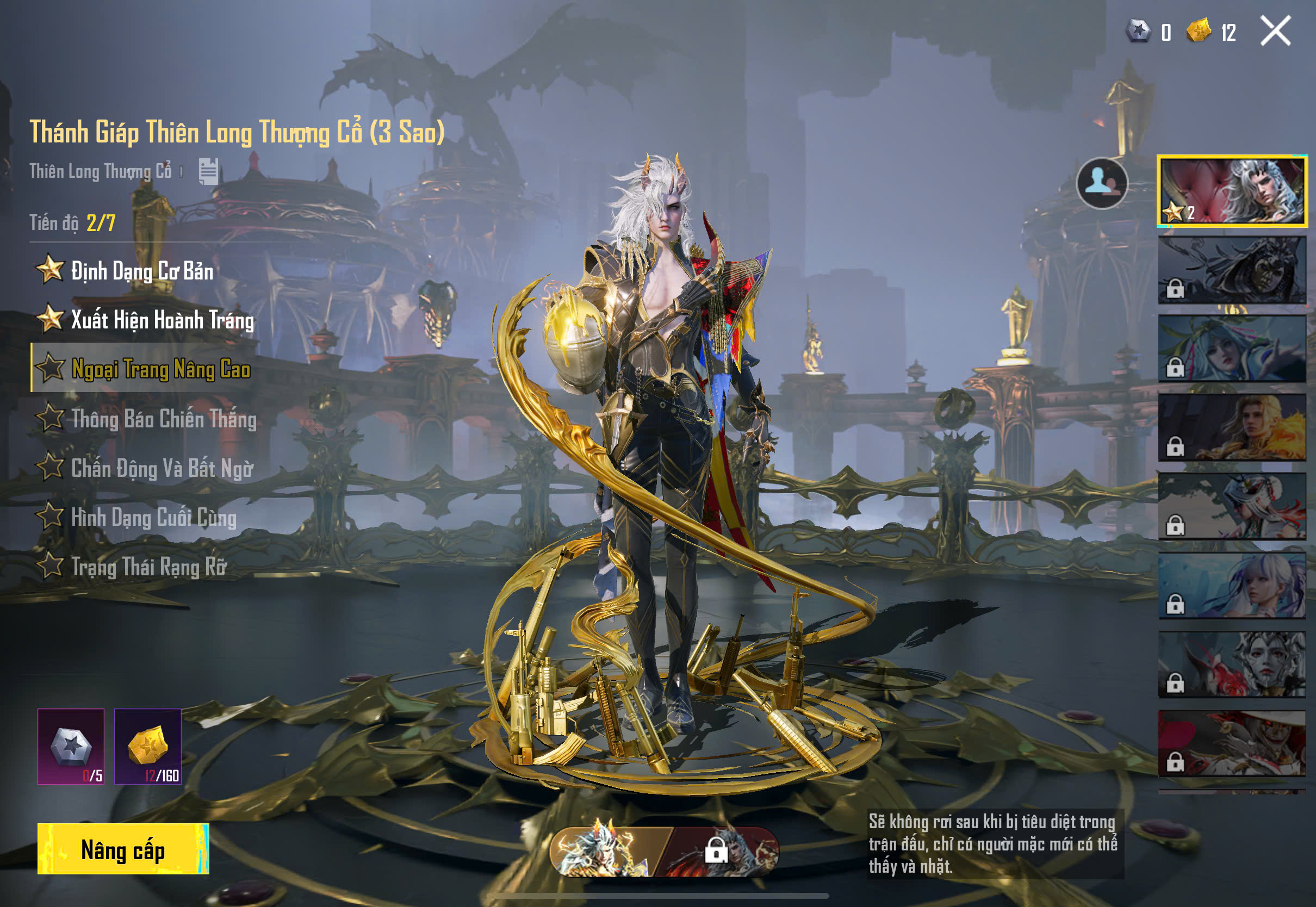Viewport: 1316px width, 907px height.
Task: Show the Trạng Thái Rạng Rỡ stage
Action: tap(149, 567)
